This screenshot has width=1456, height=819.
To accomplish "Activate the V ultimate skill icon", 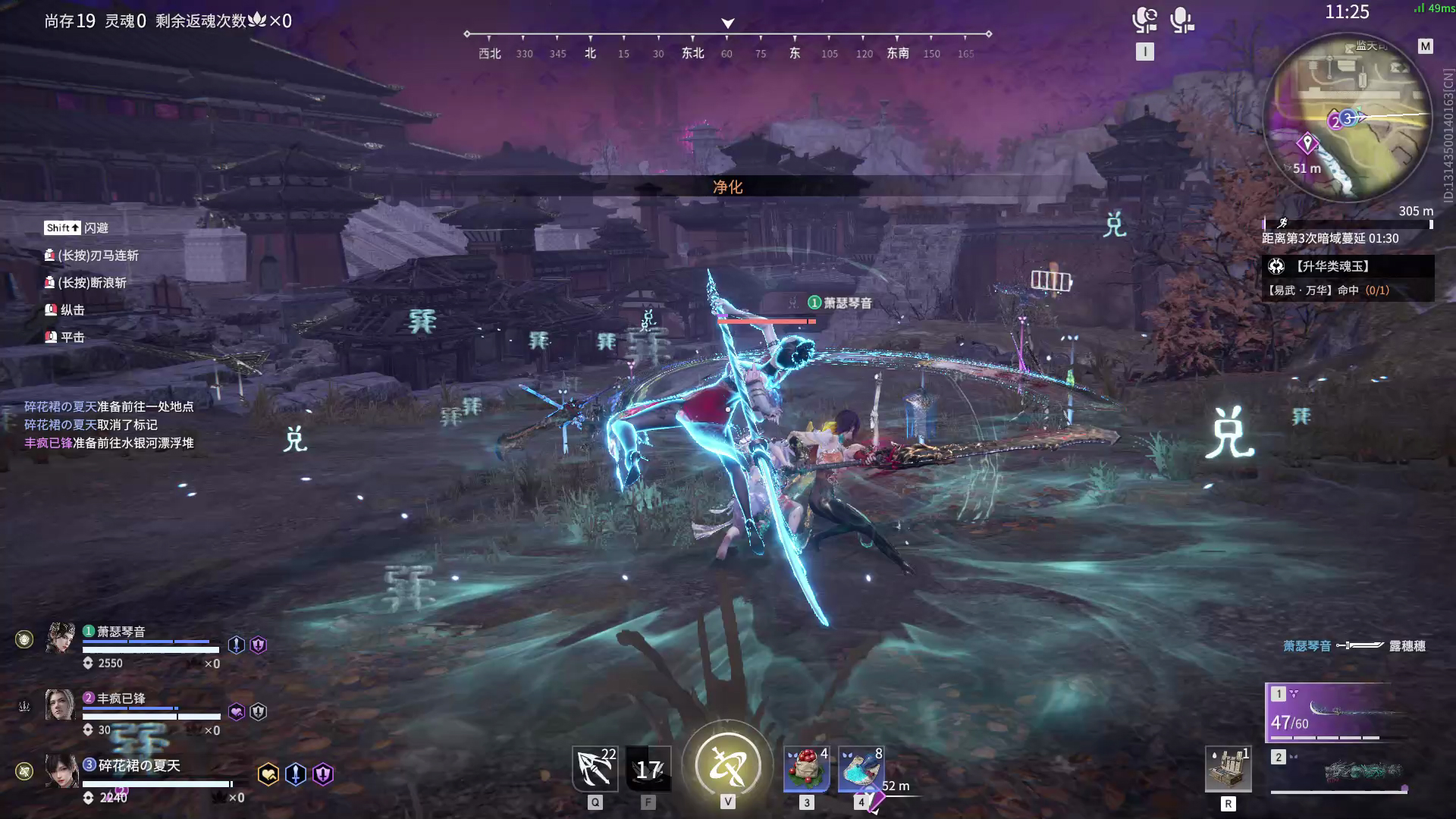I will [729, 766].
